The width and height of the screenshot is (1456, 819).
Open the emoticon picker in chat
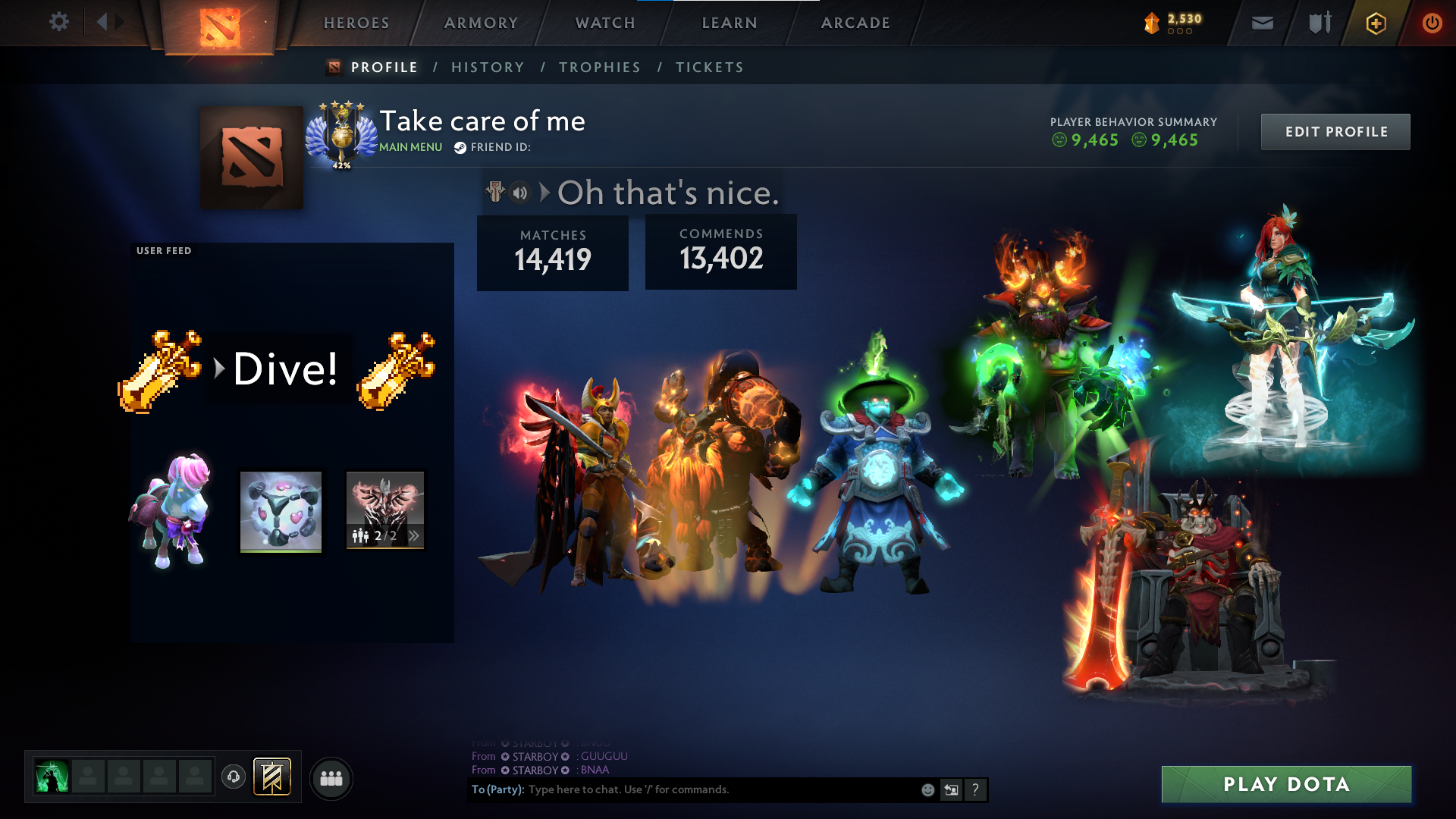(927, 789)
